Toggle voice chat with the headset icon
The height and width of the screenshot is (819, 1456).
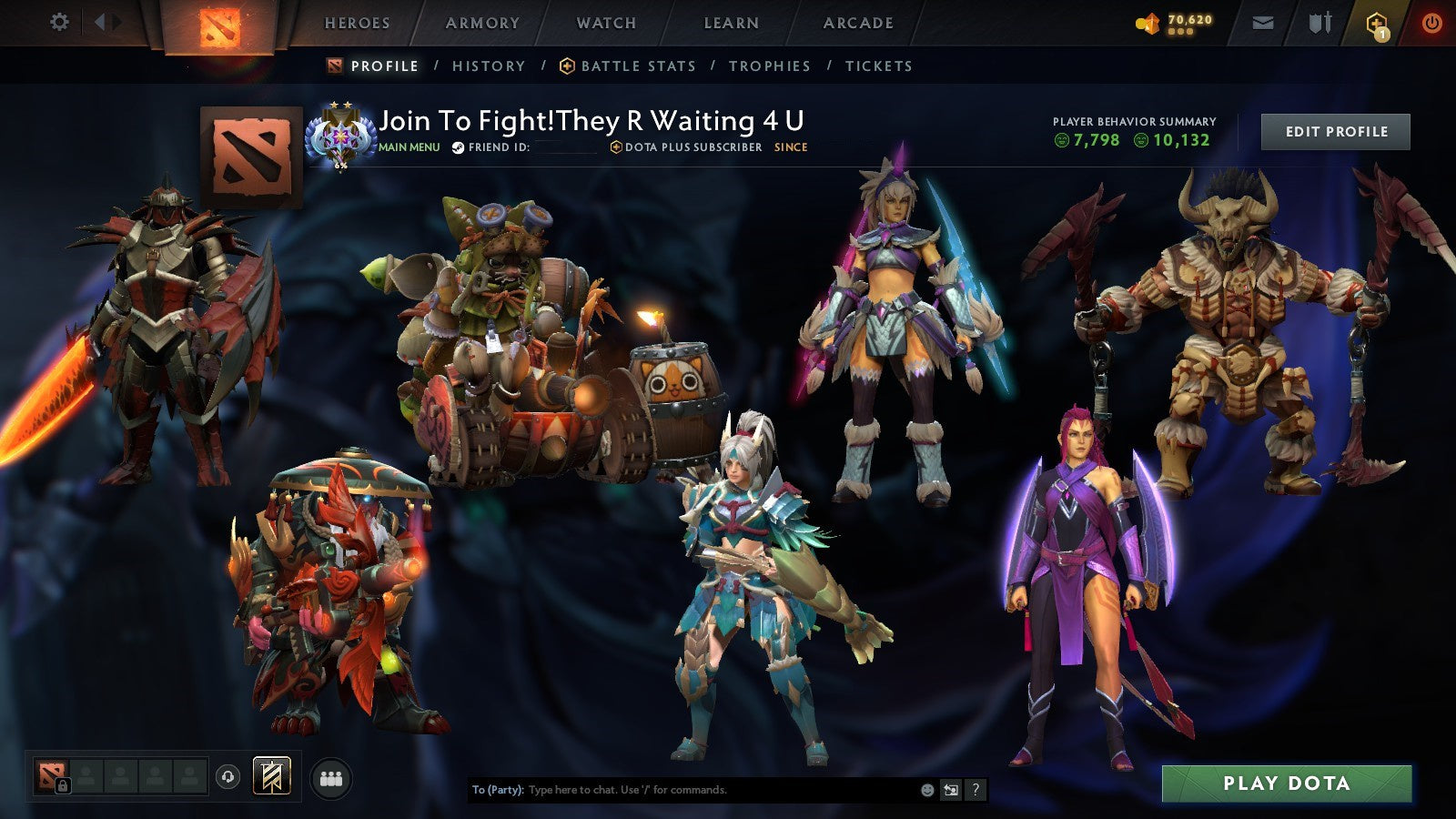tap(228, 776)
